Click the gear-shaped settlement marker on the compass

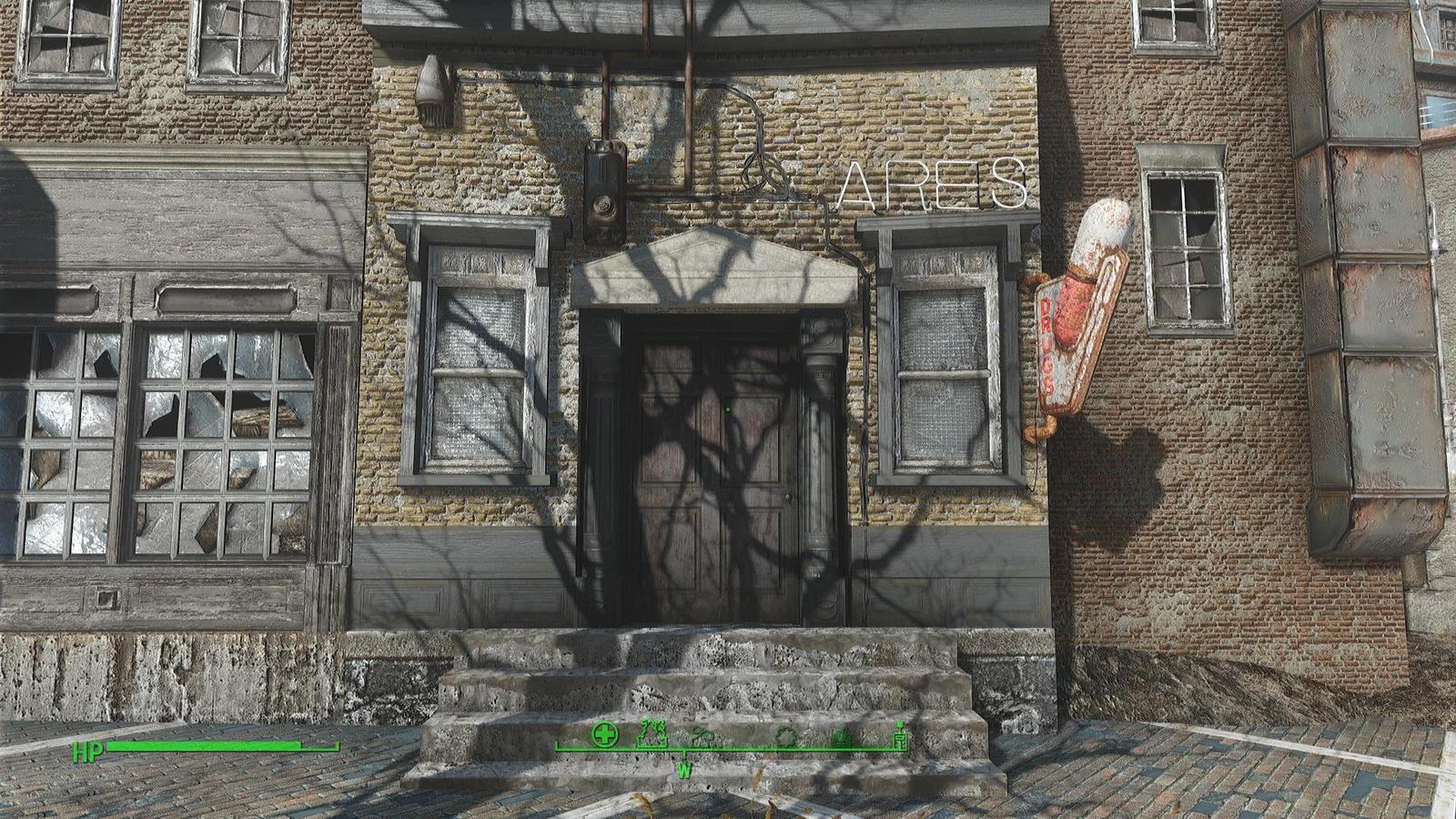coord(786,735)
